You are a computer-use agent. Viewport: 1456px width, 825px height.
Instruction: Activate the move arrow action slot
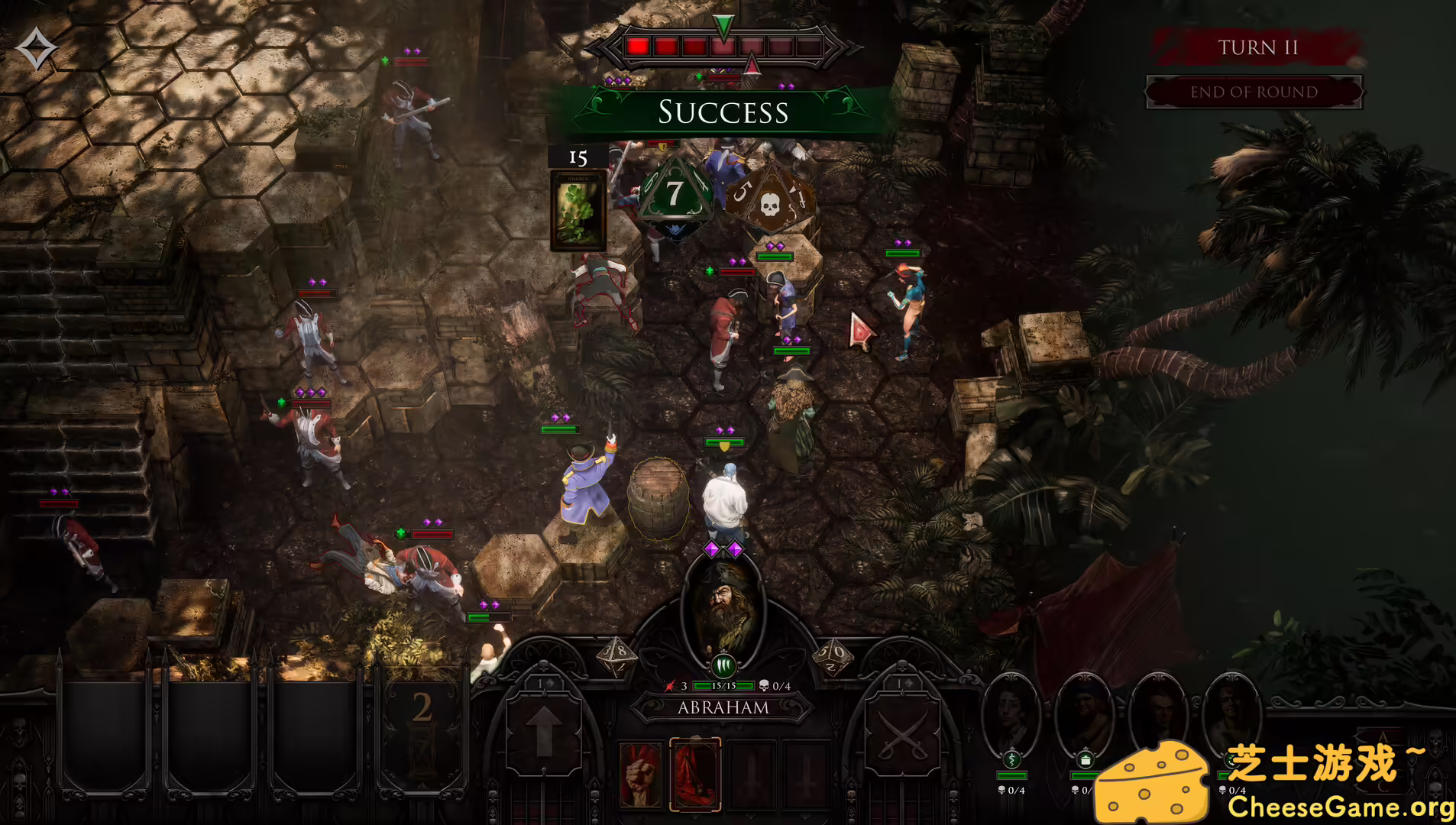click(x=543, y=730)
